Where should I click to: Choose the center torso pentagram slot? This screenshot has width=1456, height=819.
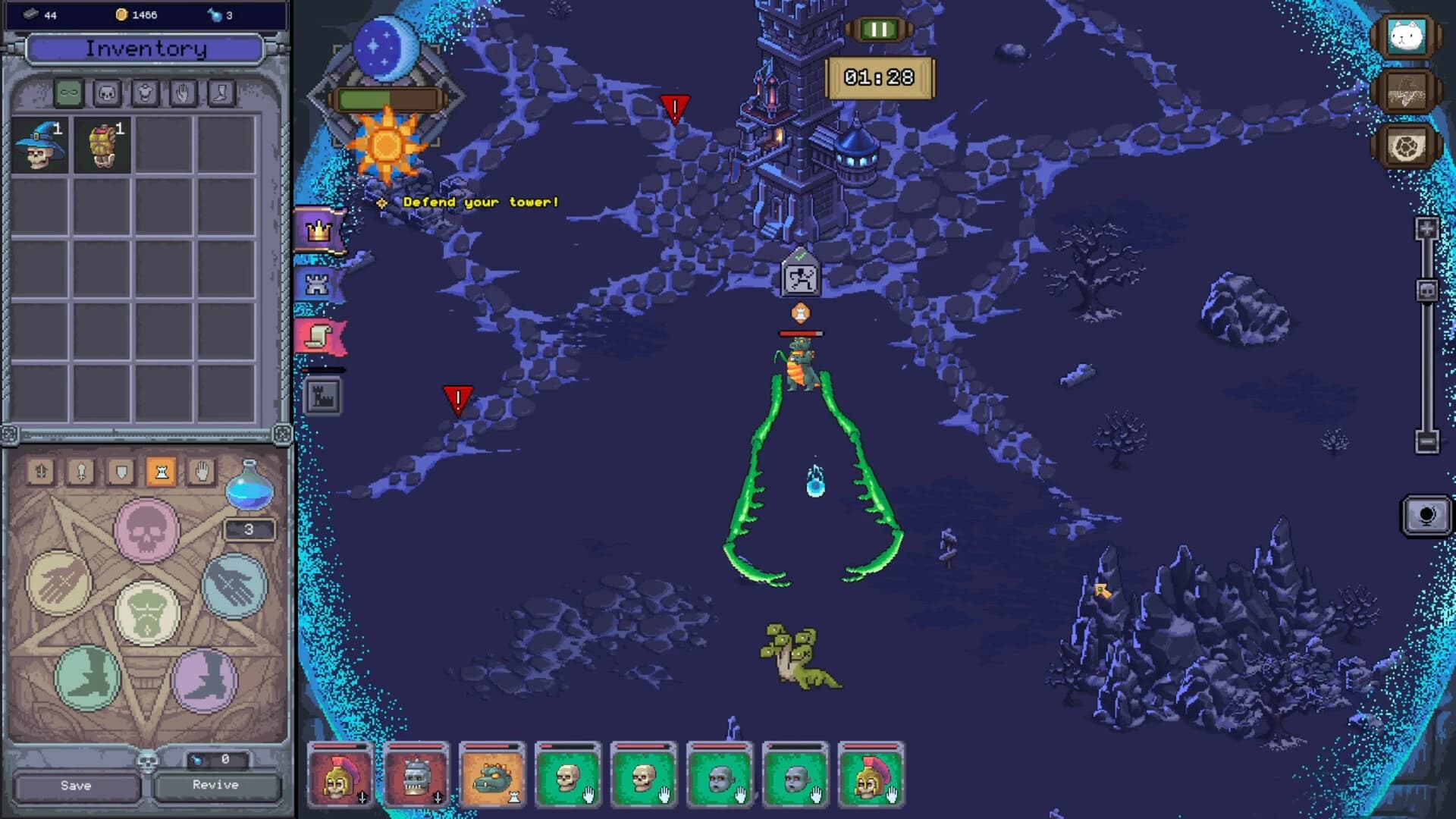click(x=146, y=613)
